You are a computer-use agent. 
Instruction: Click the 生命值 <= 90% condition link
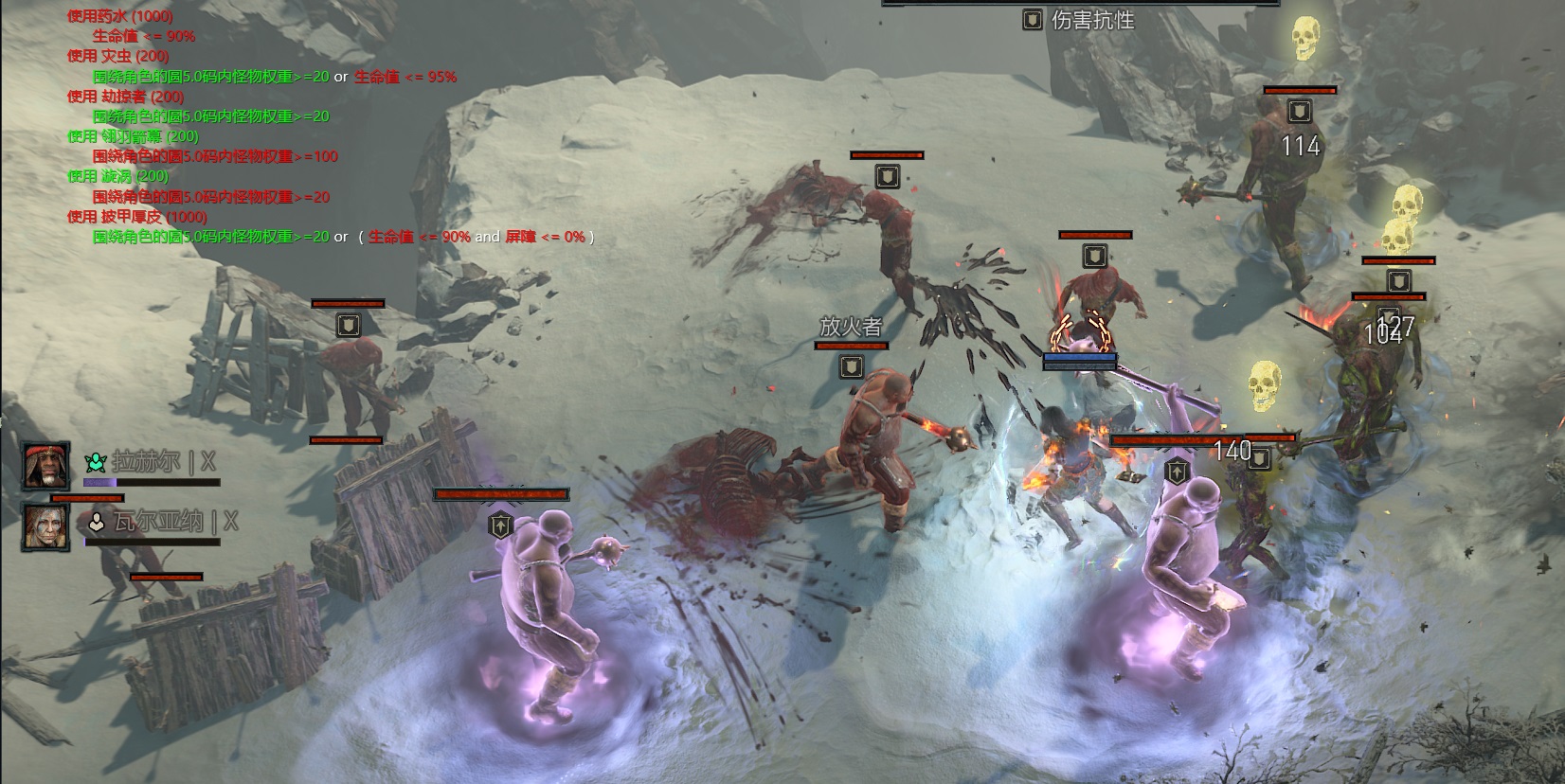tap(145, 37)
